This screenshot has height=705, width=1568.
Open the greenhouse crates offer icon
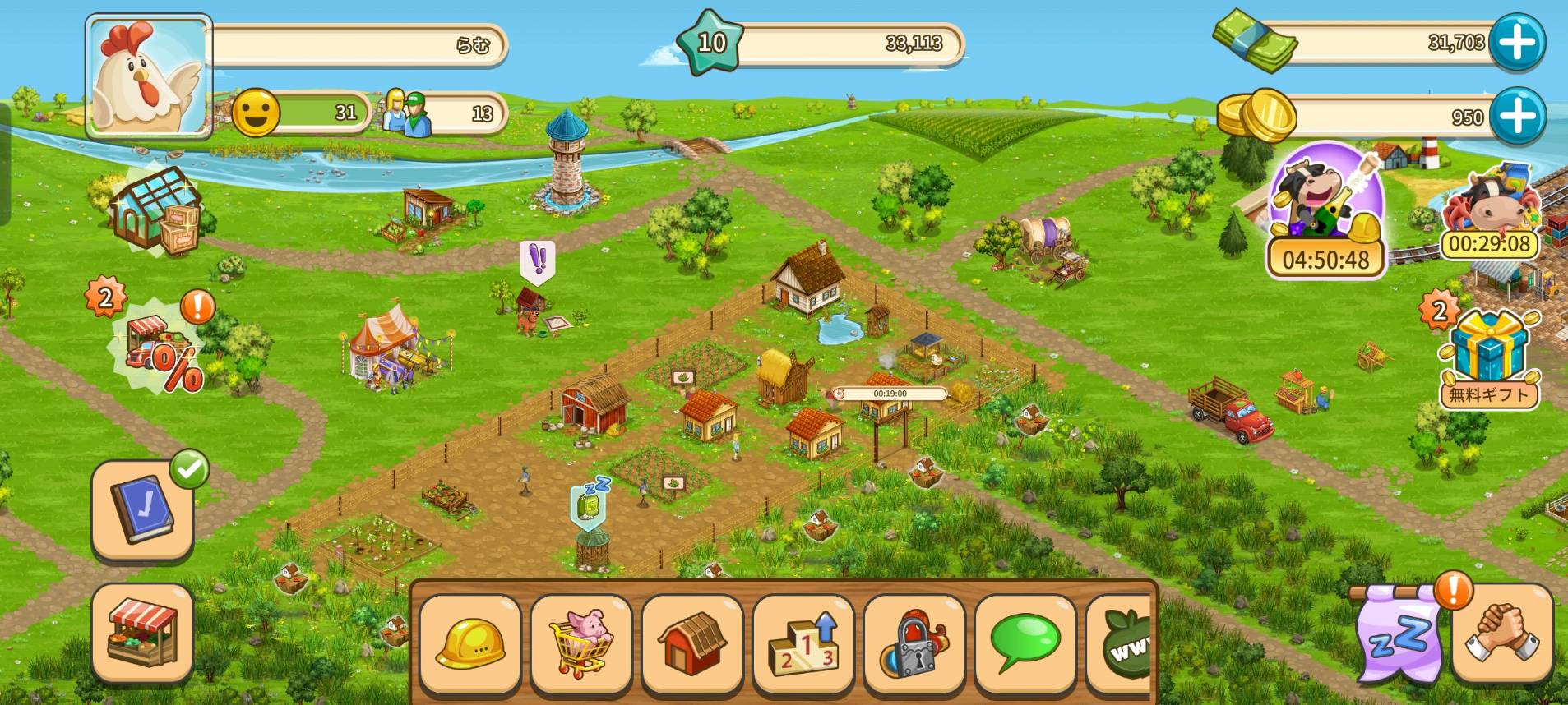(x=156, y=211)
